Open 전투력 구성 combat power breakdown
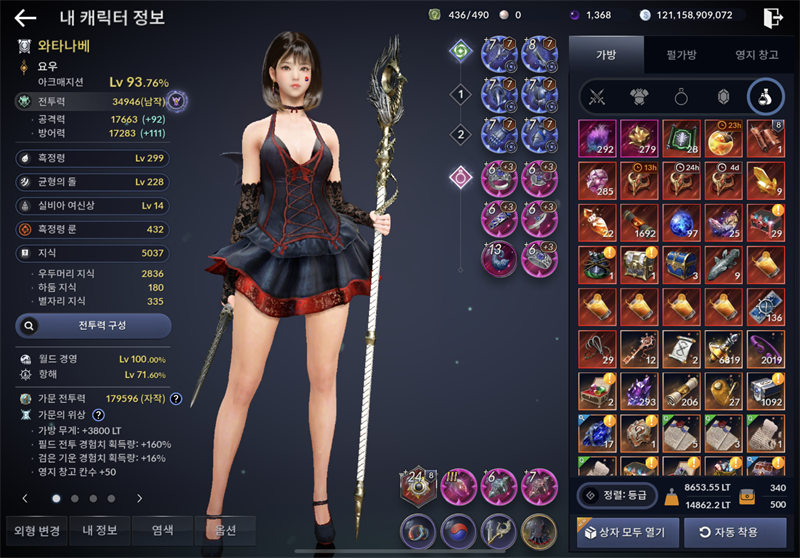 [x=94, y=326]
